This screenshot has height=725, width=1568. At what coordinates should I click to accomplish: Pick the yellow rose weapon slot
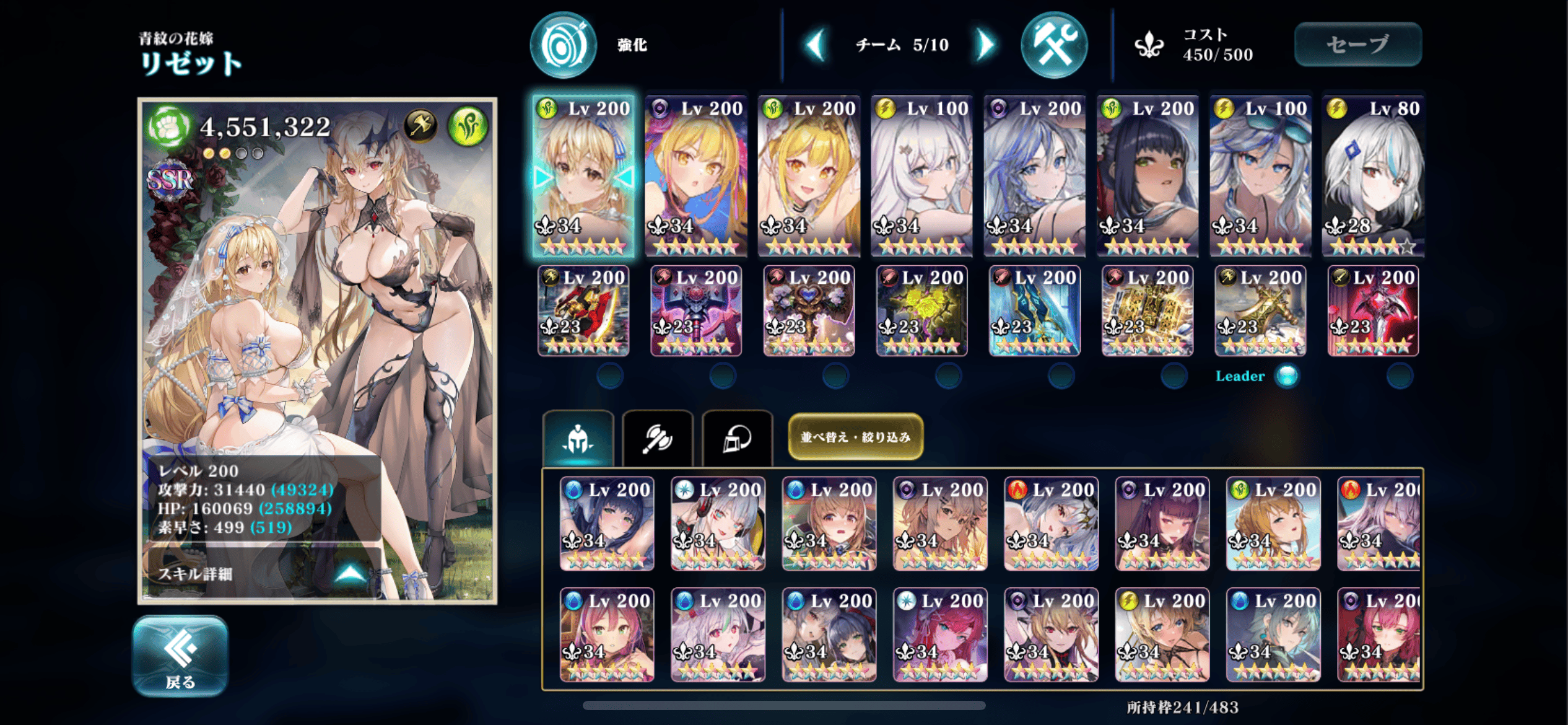pyautogui.click(x=921, y=311)
